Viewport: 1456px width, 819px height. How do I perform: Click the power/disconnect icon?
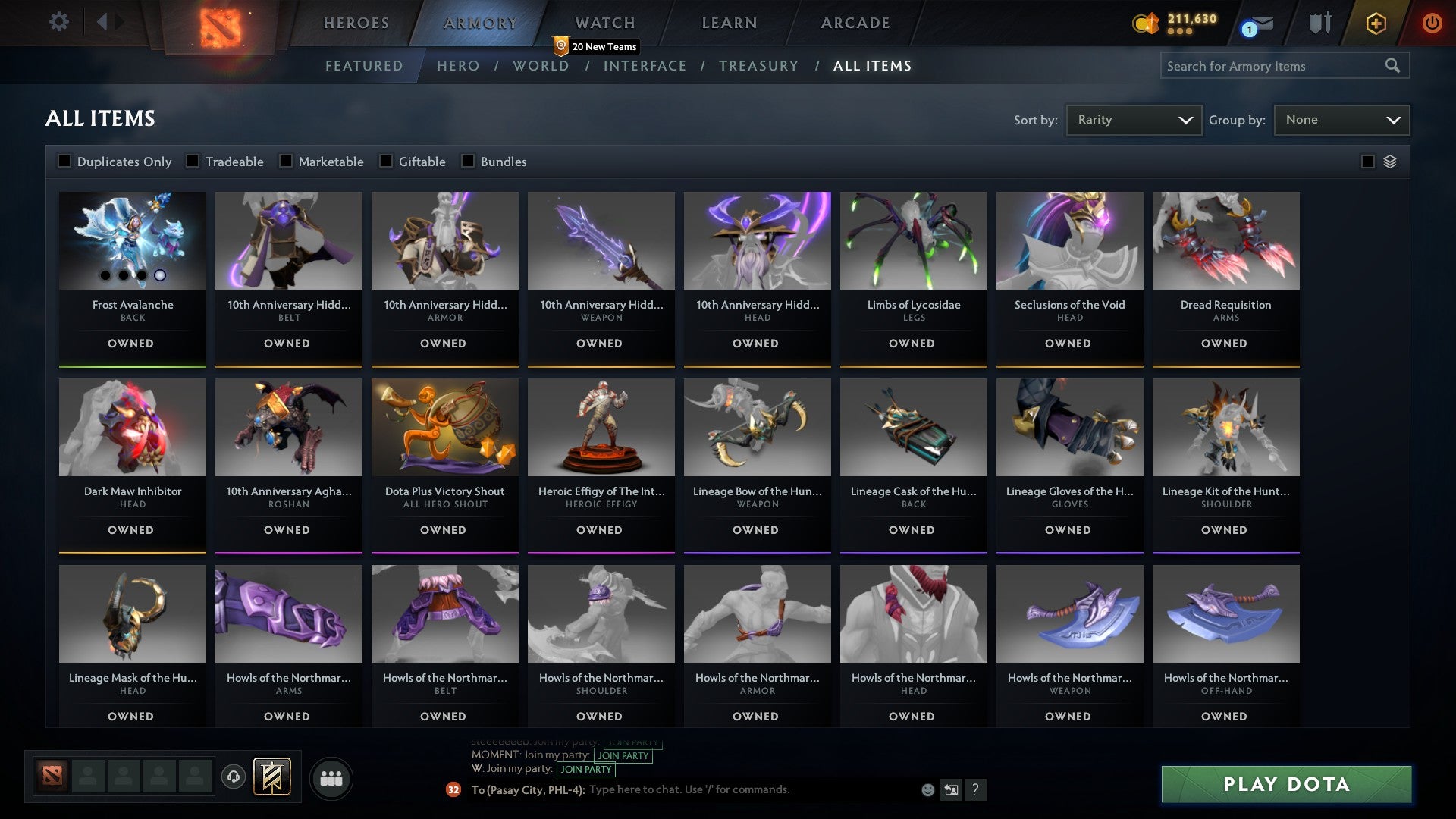[x=1432, y=23]
